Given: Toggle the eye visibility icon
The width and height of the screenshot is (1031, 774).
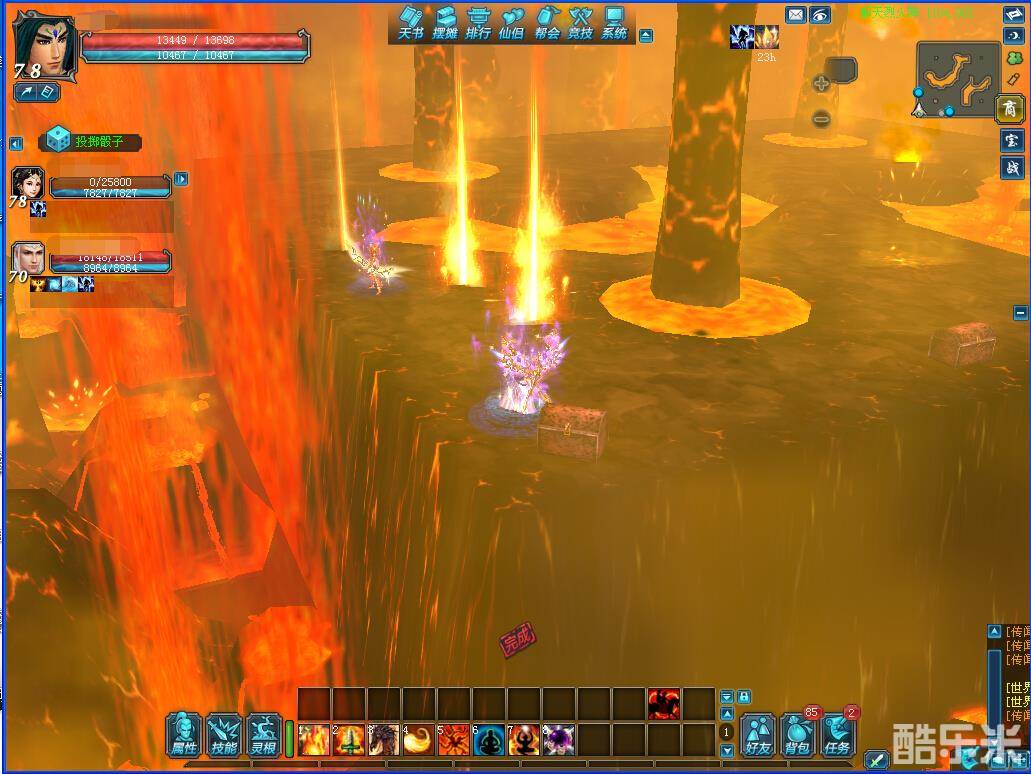Looking at the screenshot, I should pos(820,14).
